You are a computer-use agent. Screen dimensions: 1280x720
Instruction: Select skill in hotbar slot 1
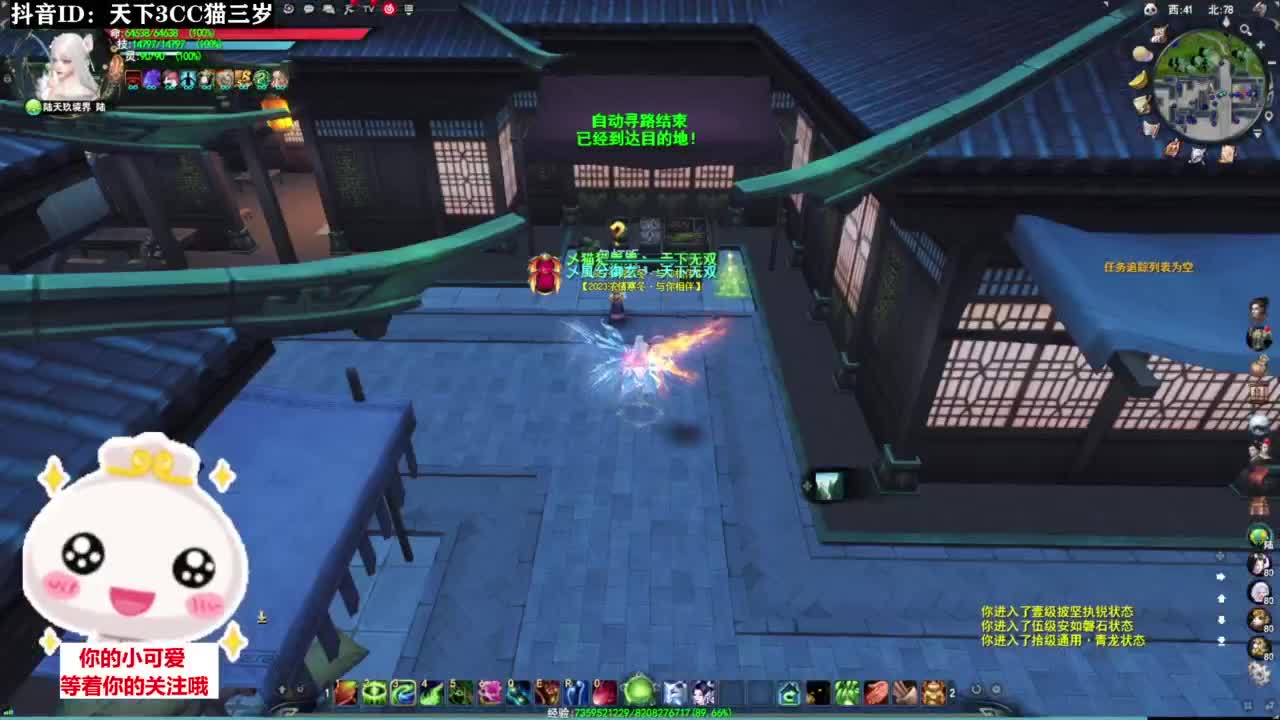348,691
